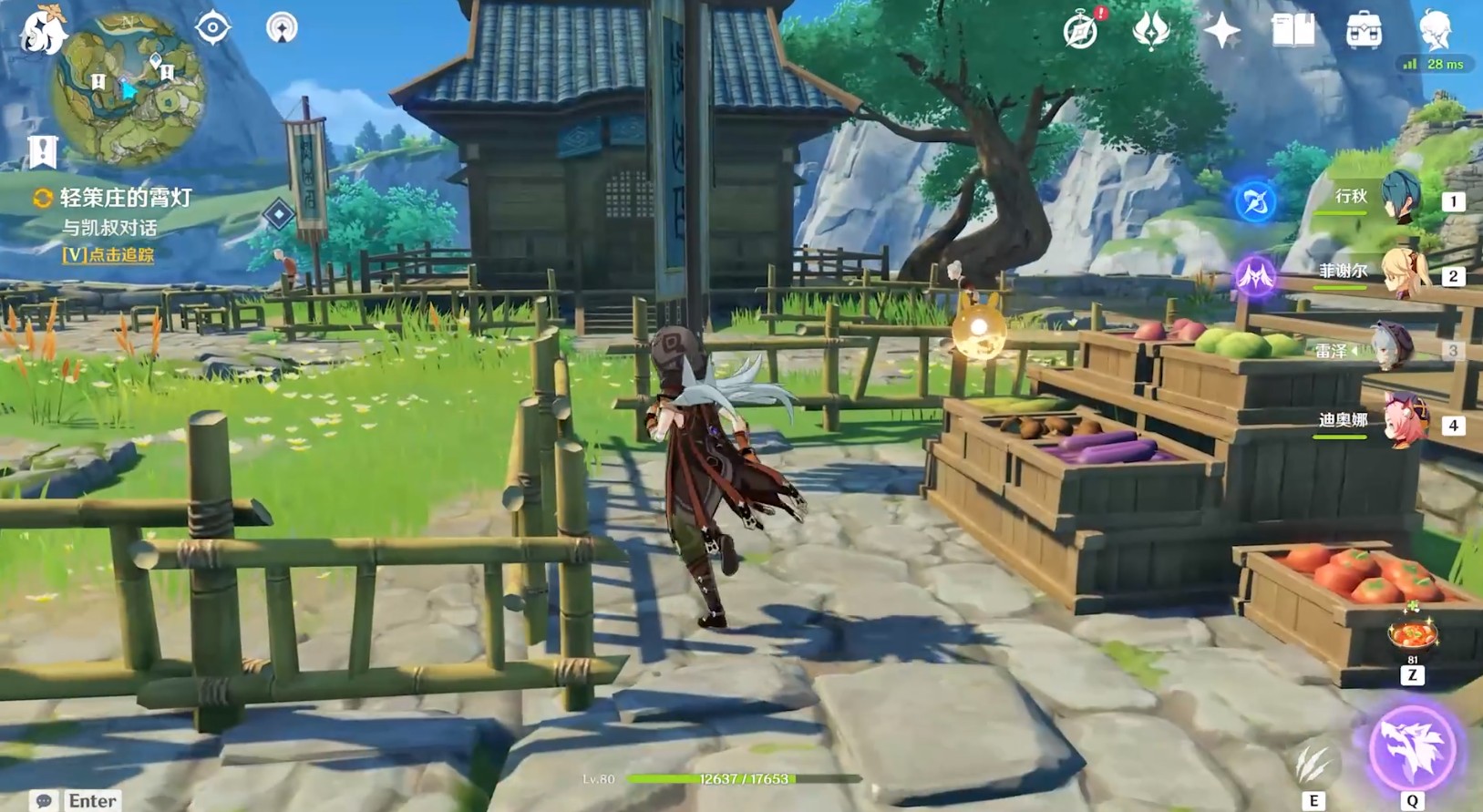The height and width of the screenshot is (812, 1483).
Task: Toggle the eye-shaped elemental sight icon
Action: tap(212, 28)
